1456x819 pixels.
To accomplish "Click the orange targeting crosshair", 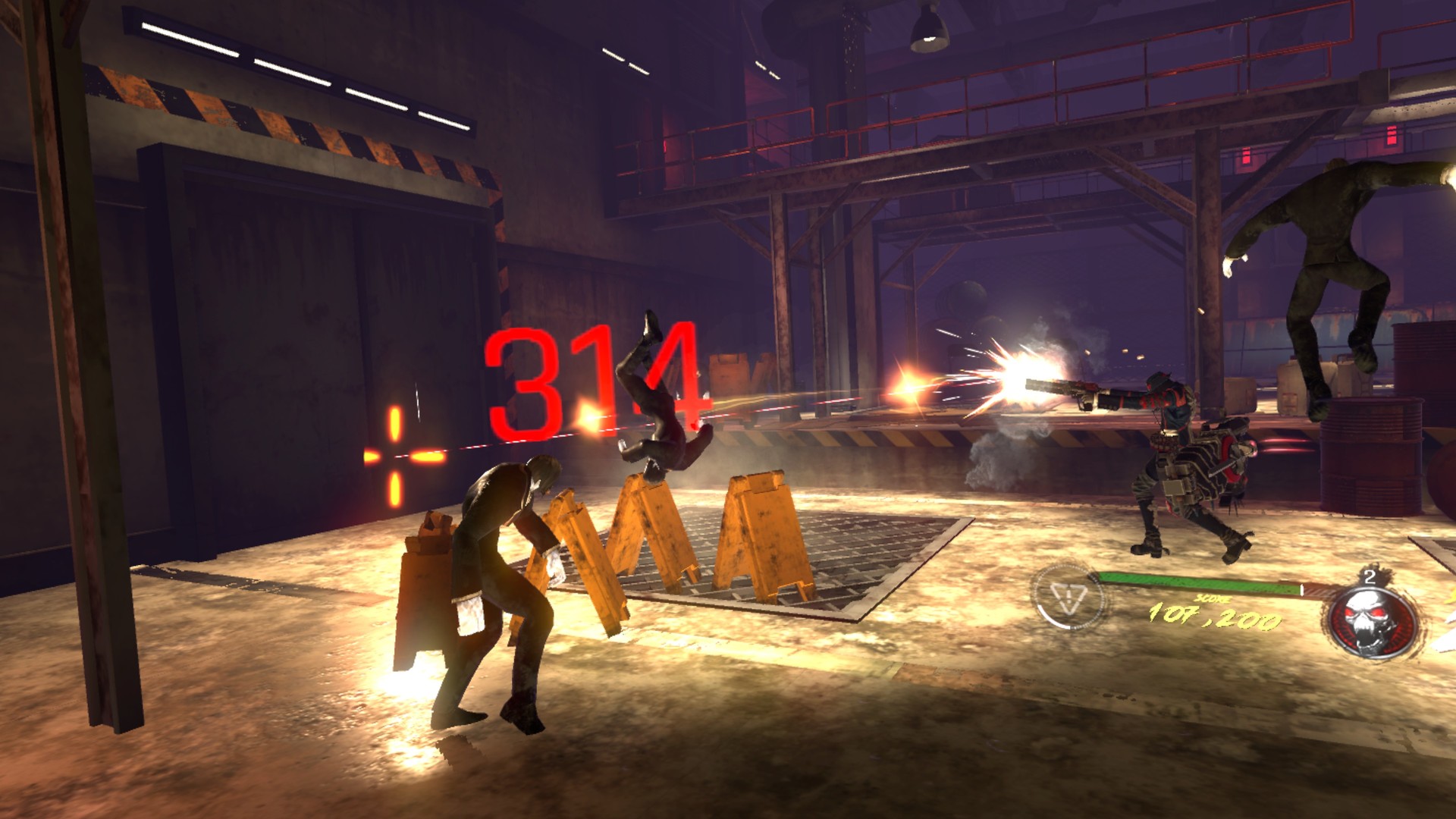I will click(394, 456).
